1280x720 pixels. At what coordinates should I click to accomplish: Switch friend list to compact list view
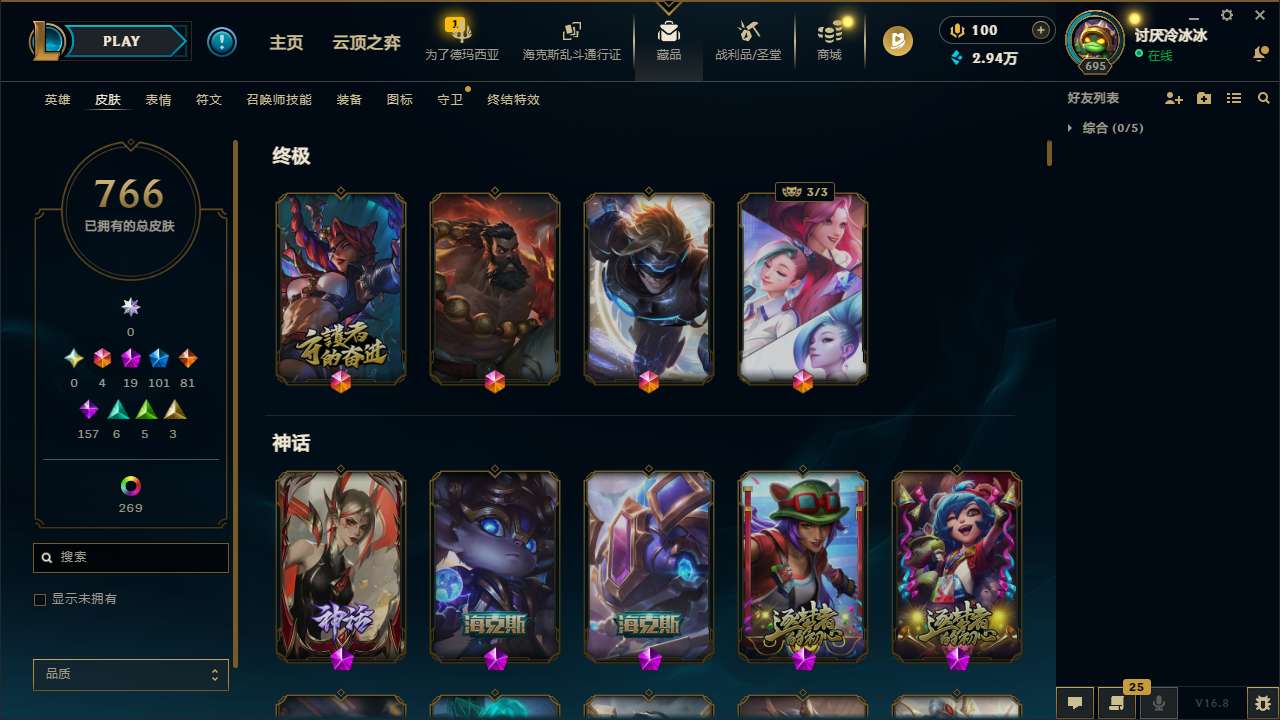(1234, 98)
